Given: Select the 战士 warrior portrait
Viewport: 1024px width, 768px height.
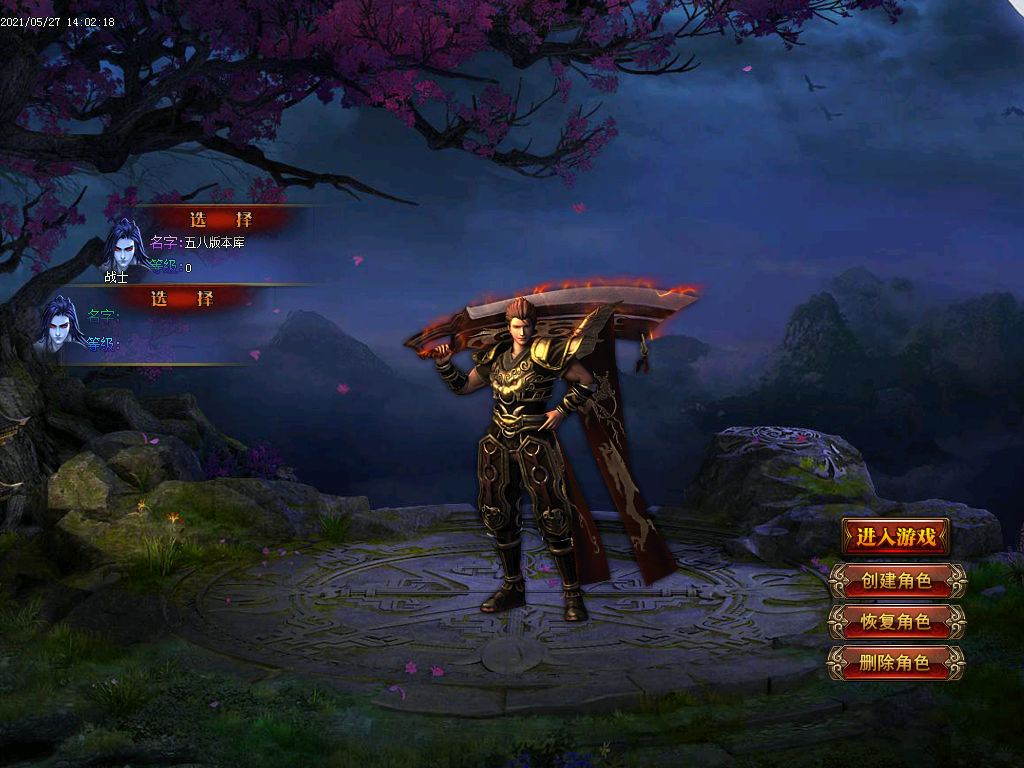Looking at the screenshot, I should 125,246.
